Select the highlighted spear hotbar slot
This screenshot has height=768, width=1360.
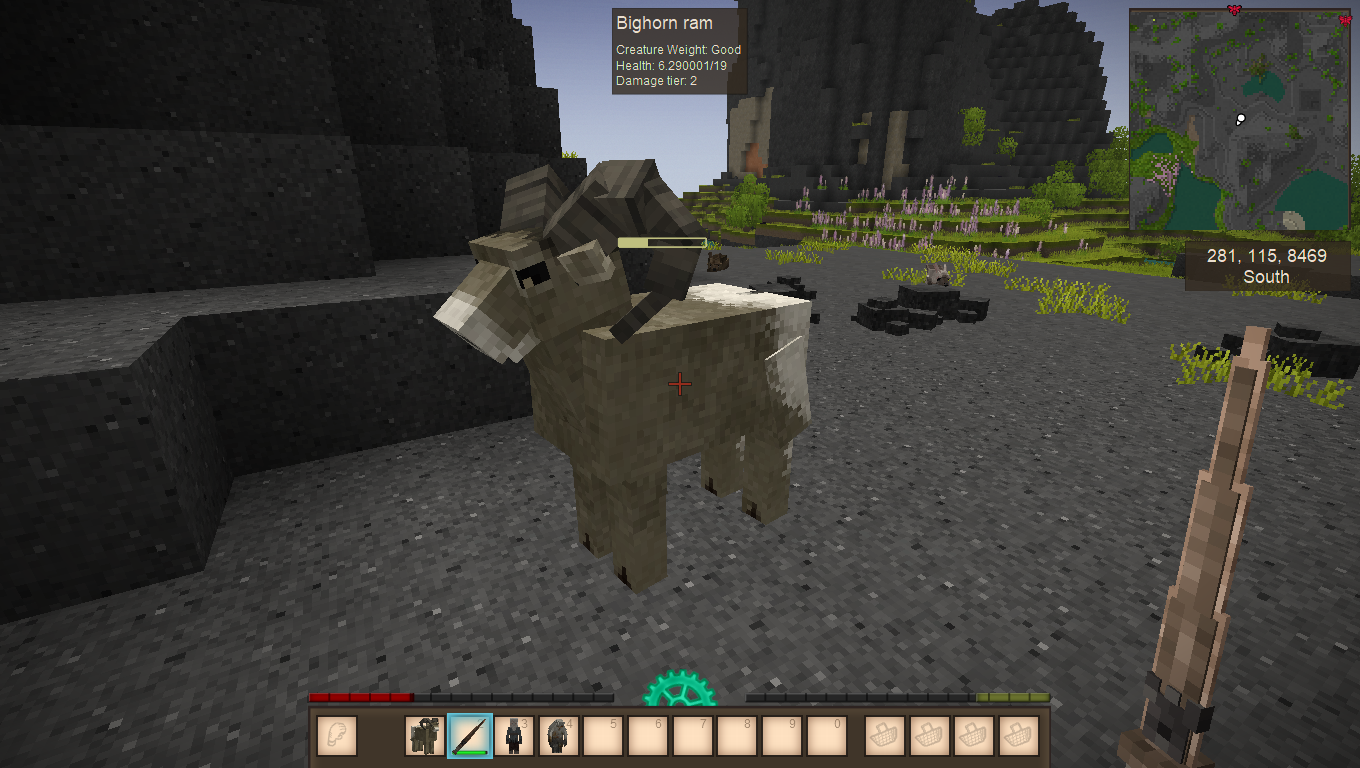coord(470,736)
